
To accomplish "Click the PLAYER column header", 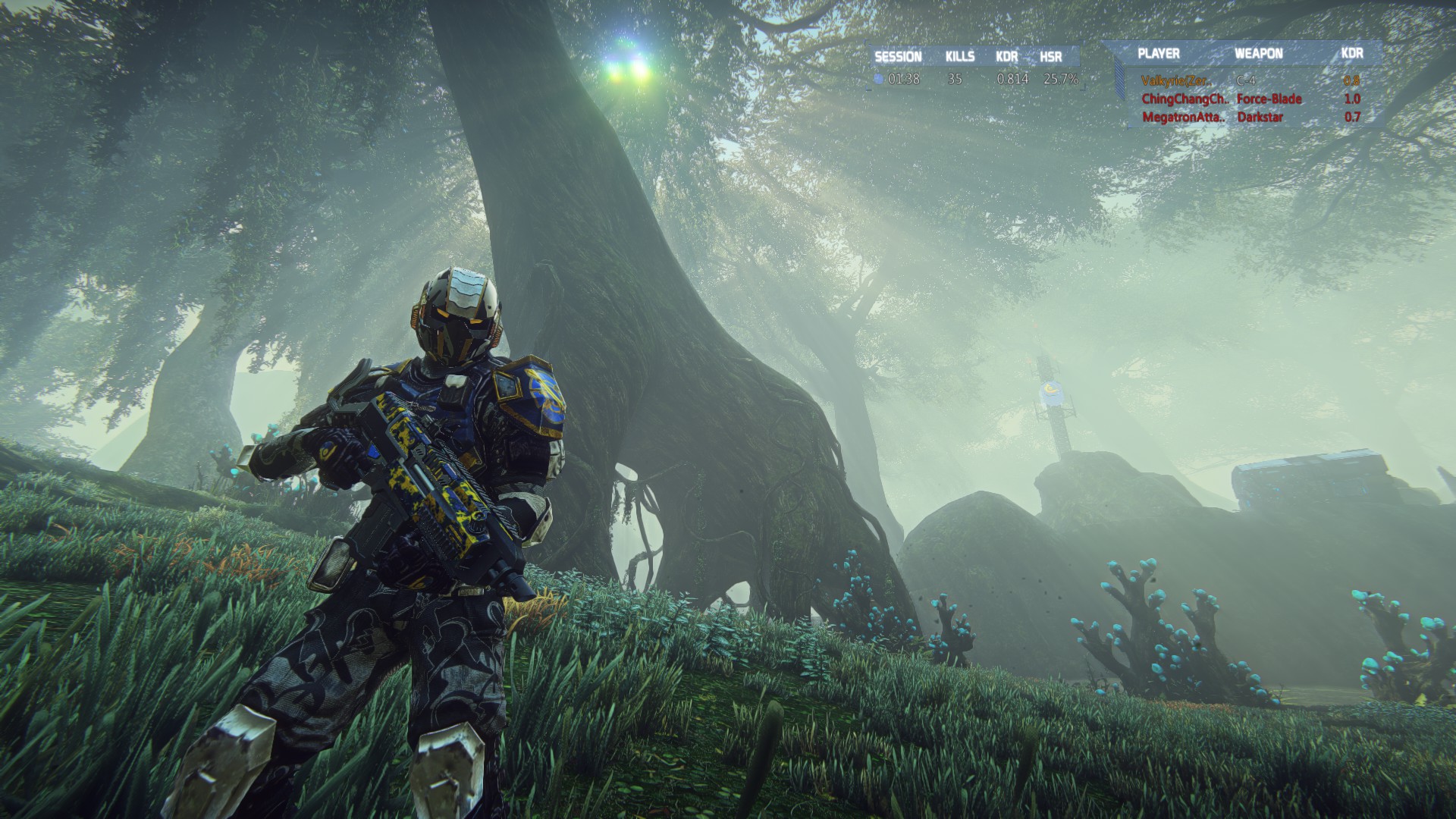I will [1158, 53].
